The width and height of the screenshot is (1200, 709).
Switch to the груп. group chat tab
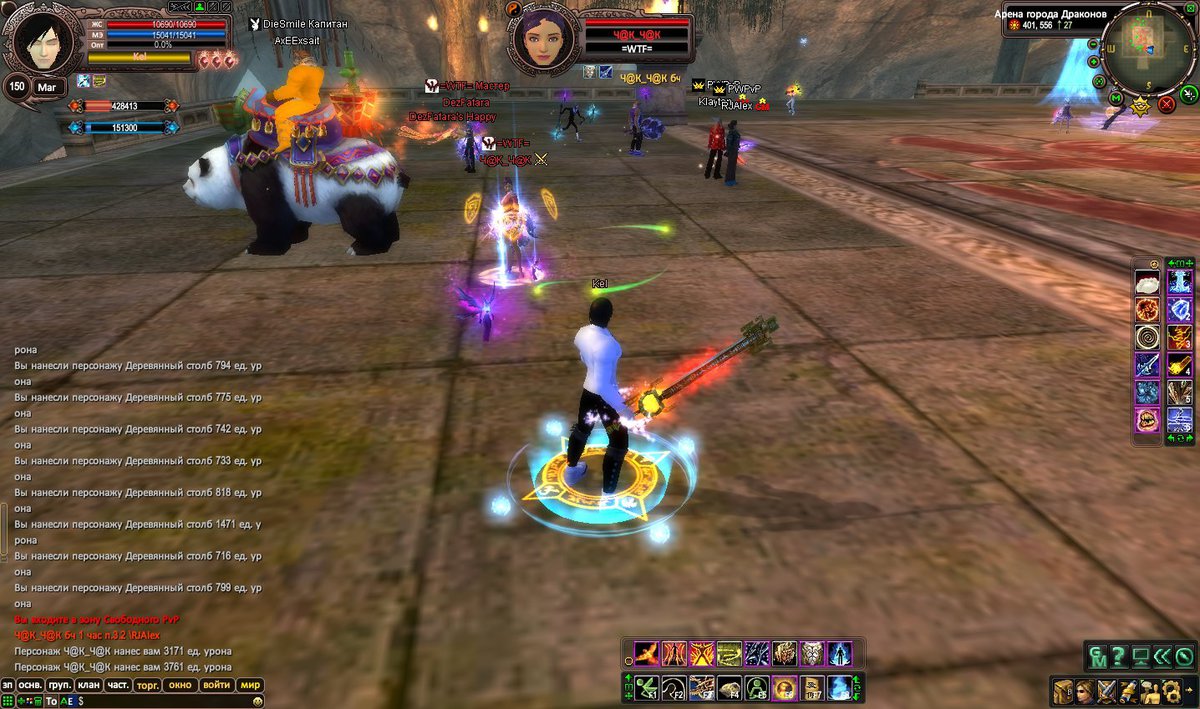click(59, 685)
